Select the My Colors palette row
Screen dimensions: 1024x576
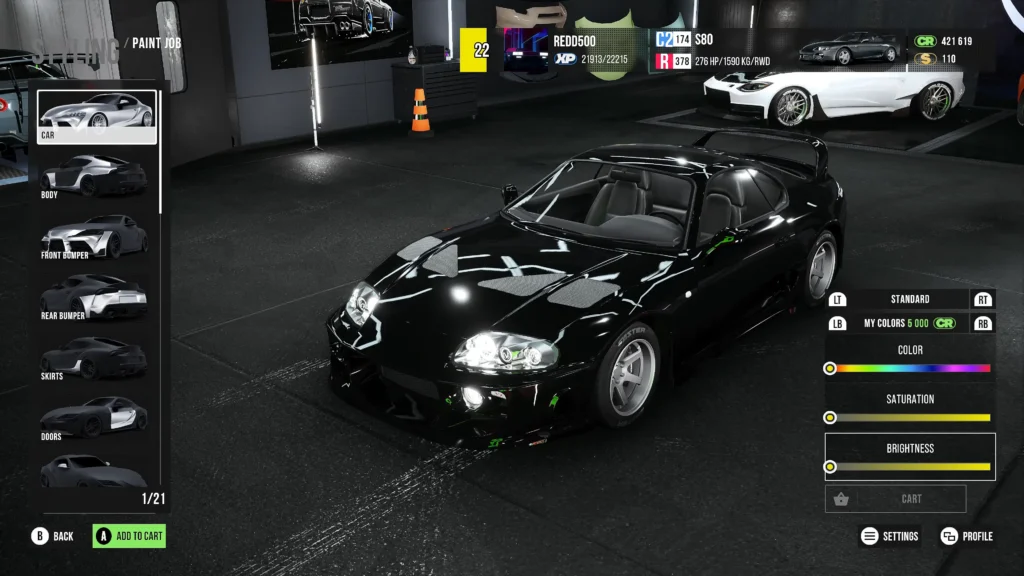click(909, 323)
